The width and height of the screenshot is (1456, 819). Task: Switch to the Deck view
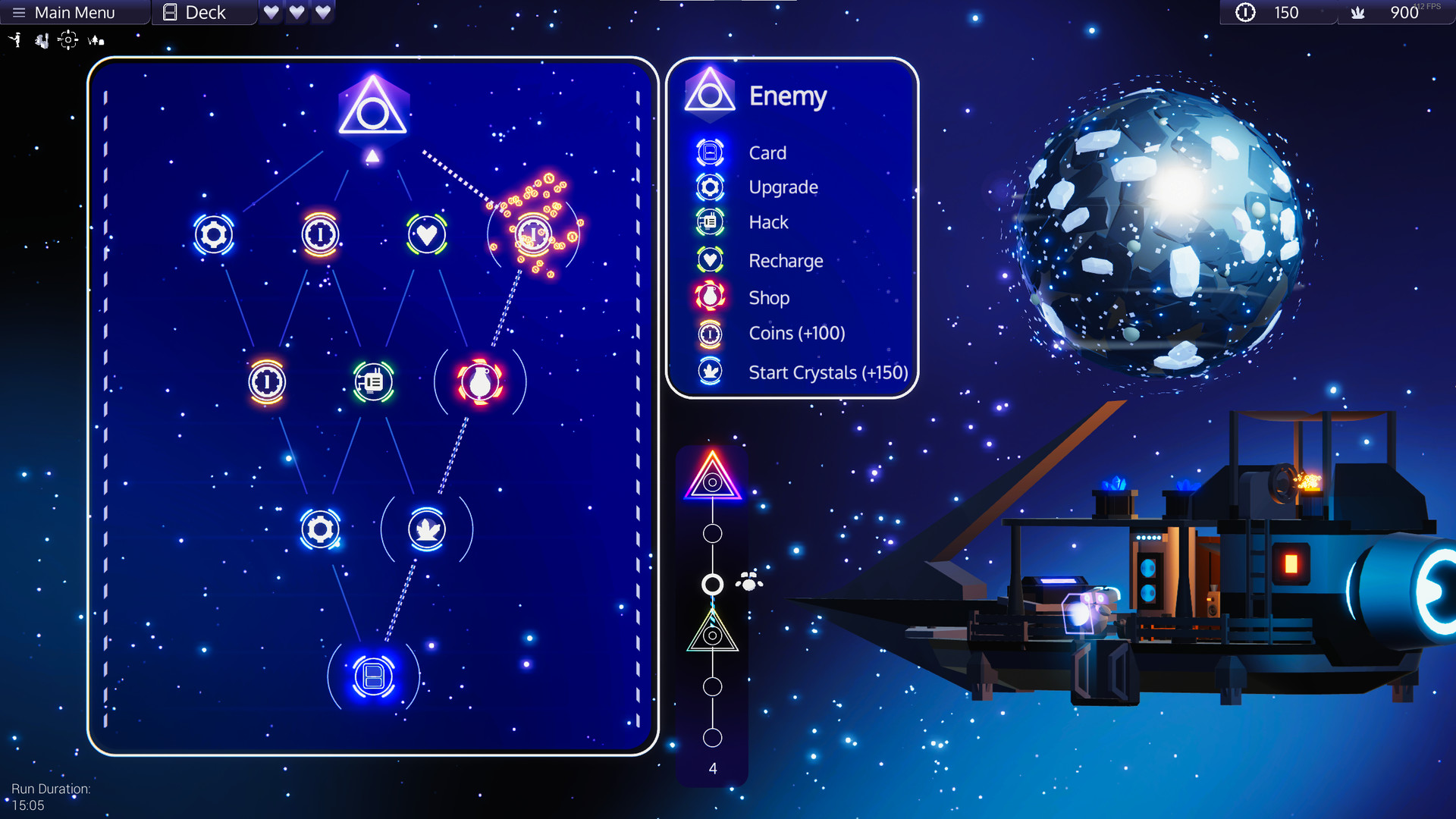point(203,12)
